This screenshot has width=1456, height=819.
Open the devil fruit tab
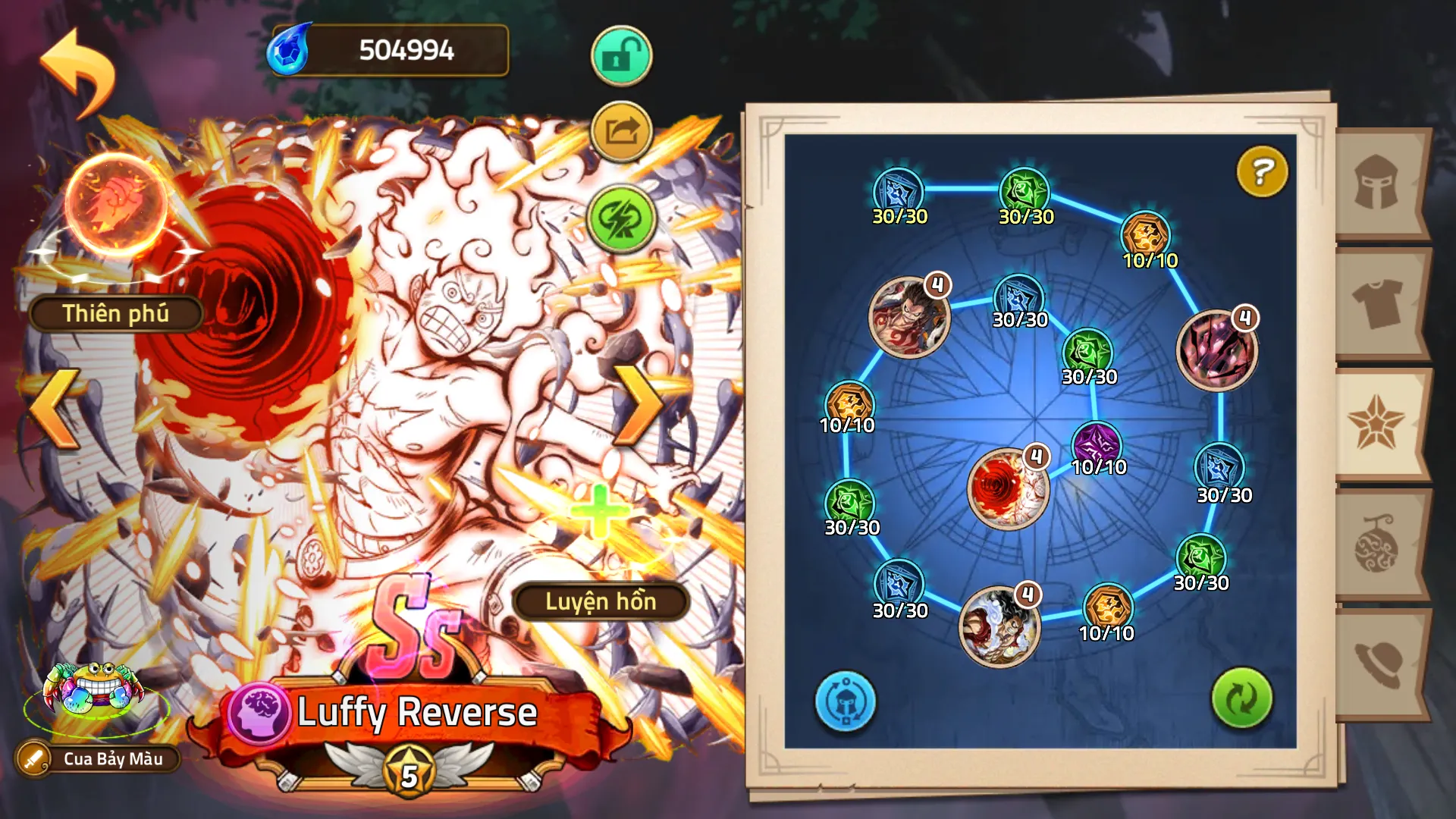(1376, 544)
